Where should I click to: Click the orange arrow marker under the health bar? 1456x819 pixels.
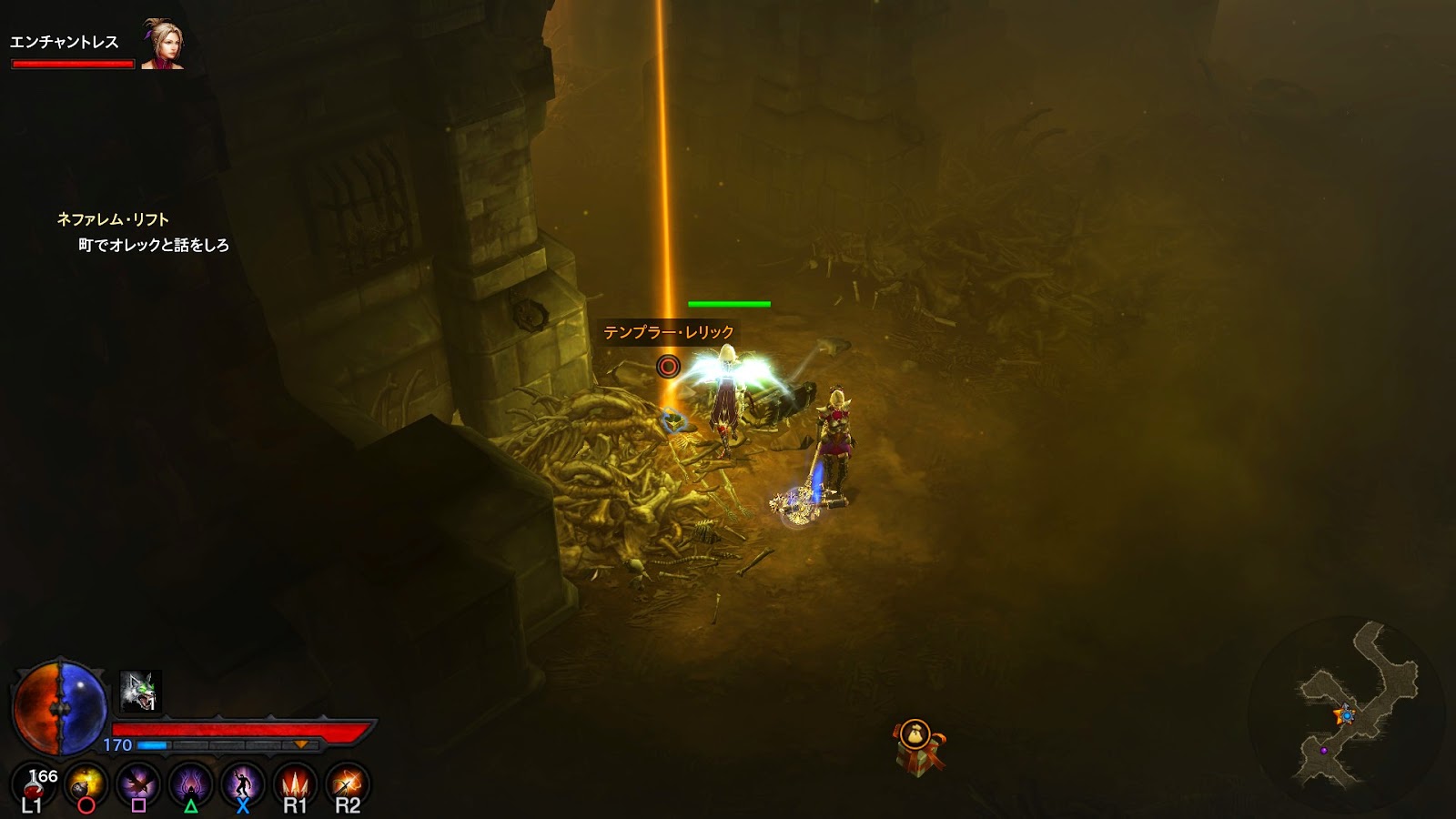tap(301, 743)
